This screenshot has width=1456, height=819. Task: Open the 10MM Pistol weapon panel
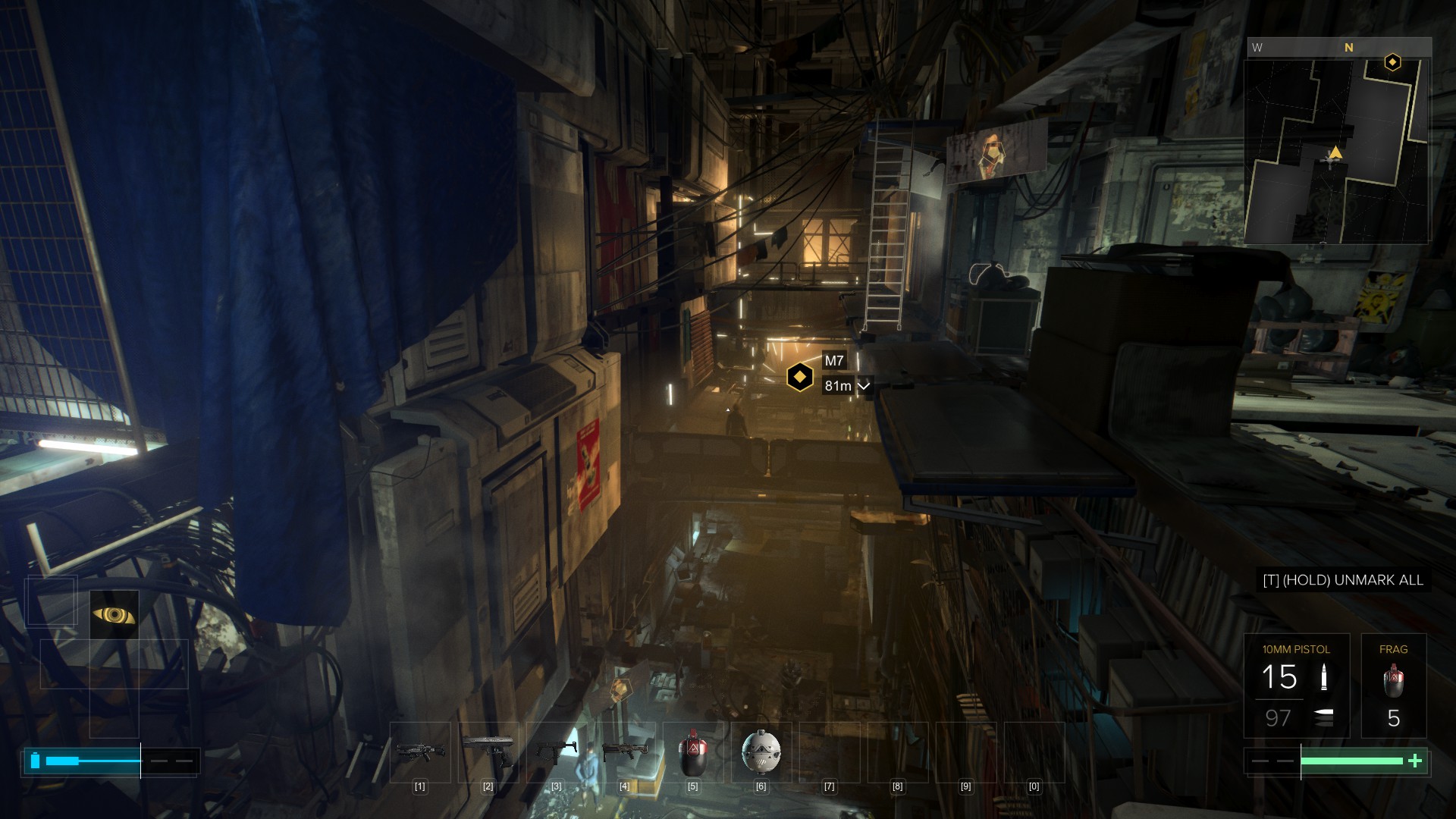point(1296,686)
